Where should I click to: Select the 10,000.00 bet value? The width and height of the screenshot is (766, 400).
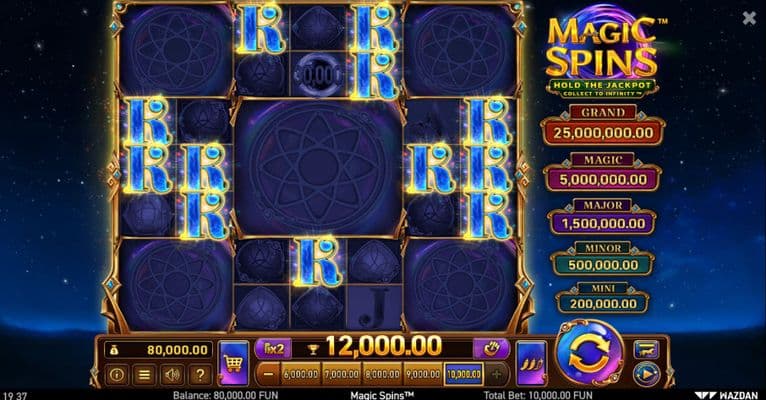(x=464, y=374)
